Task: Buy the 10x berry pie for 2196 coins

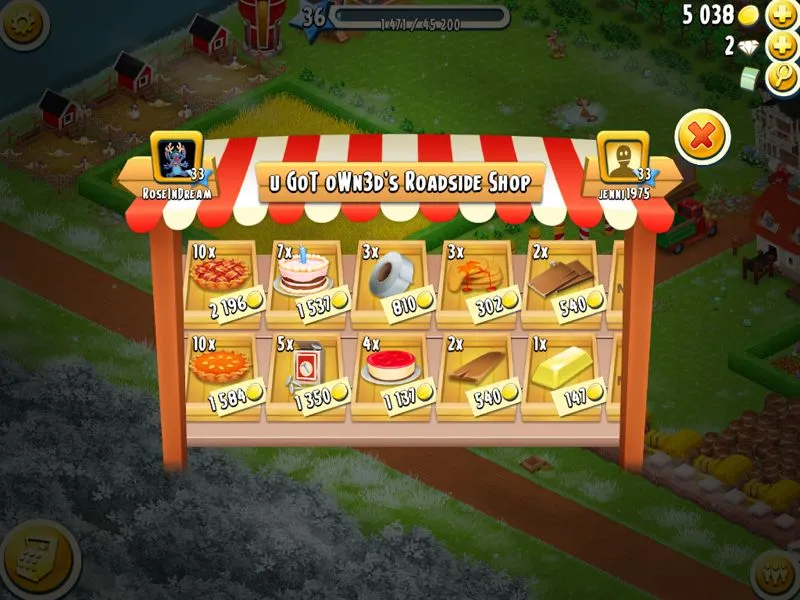Action: [223, 282]
